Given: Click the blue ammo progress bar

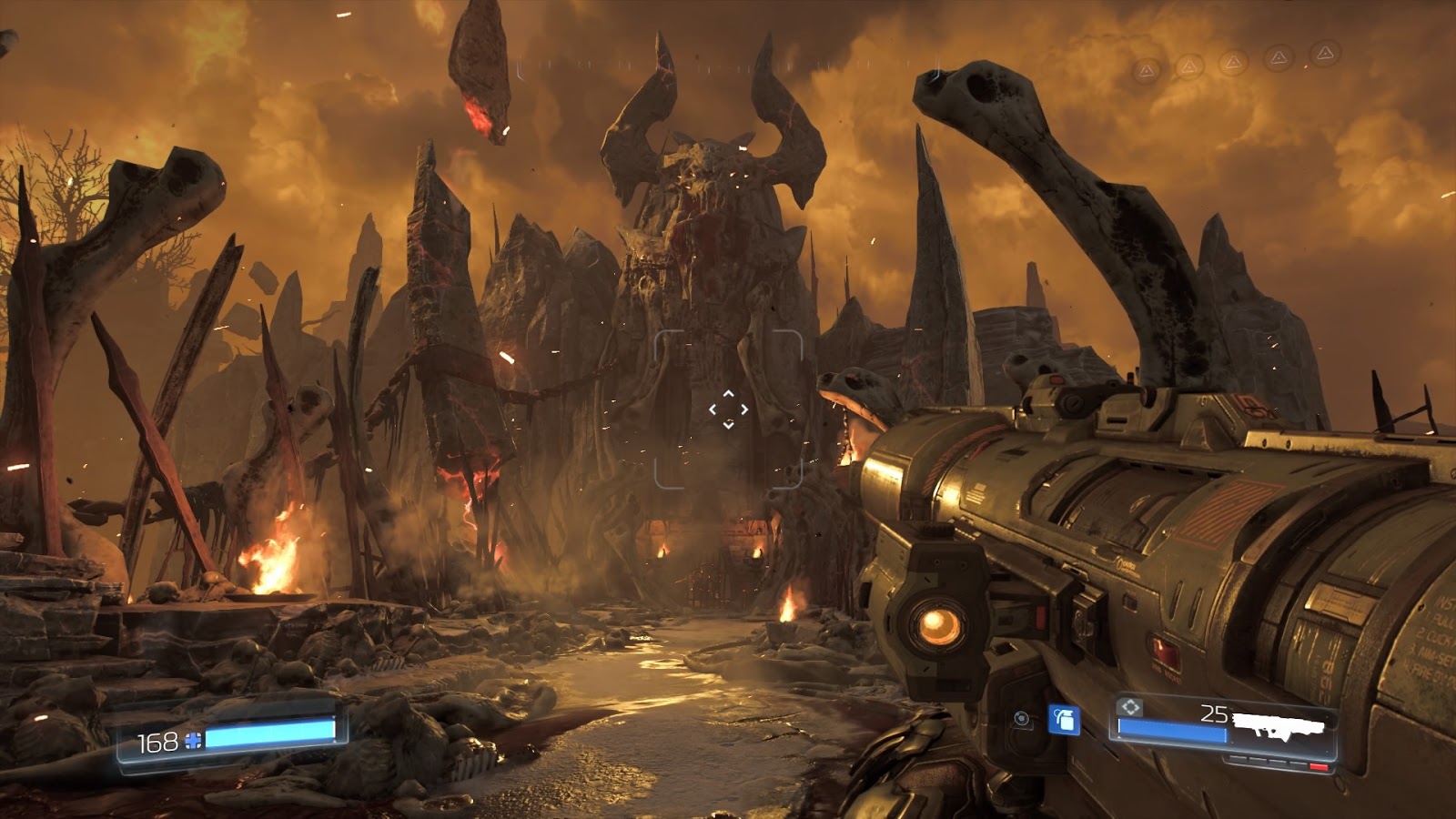Looking at the screenshot, I should click(1172, 730).
